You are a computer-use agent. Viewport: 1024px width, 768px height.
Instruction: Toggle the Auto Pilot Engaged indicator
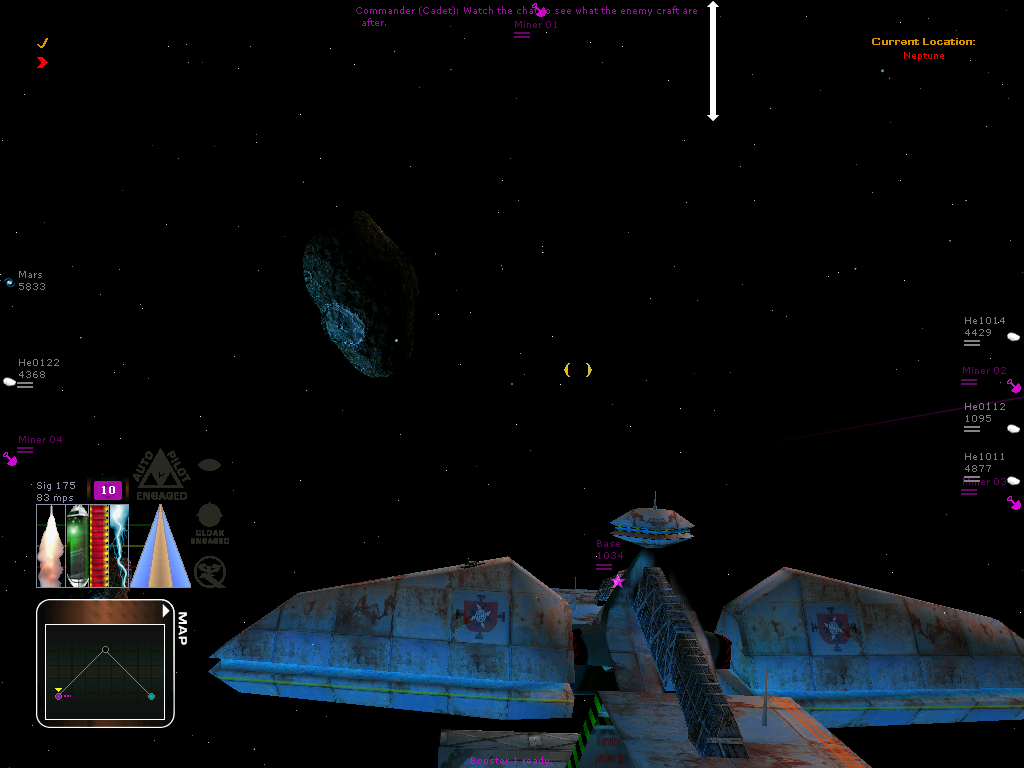point(161,475)
